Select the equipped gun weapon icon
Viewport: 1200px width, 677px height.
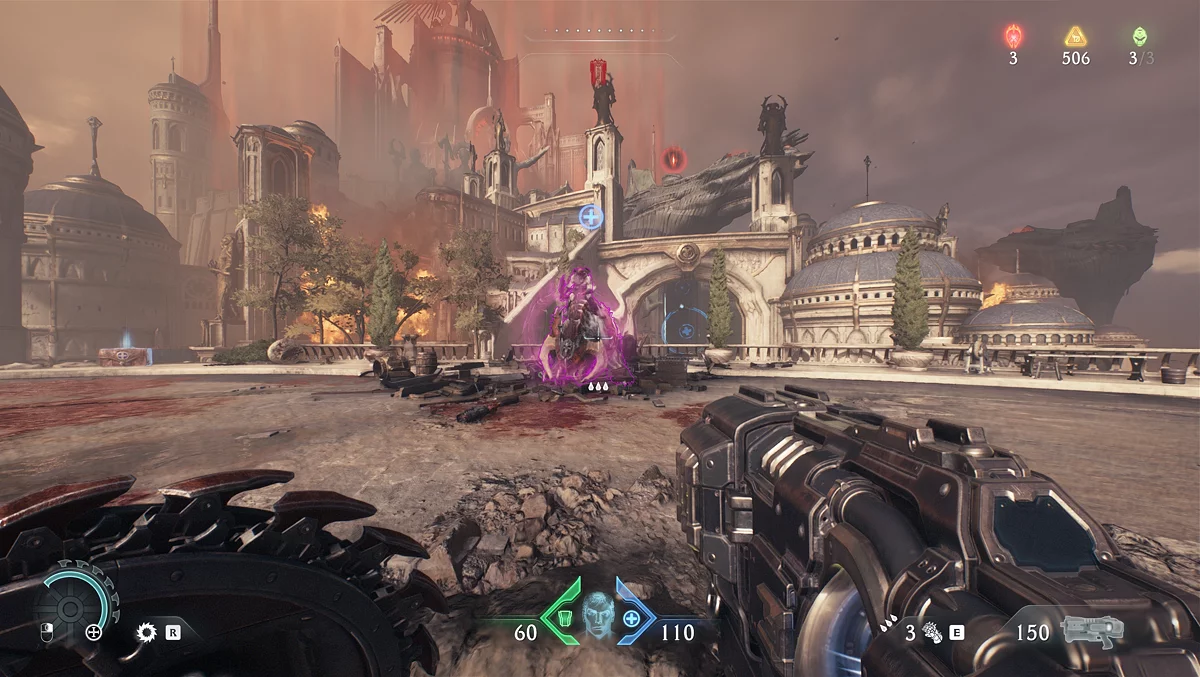pyautogui.click(x=1092, y=631)
